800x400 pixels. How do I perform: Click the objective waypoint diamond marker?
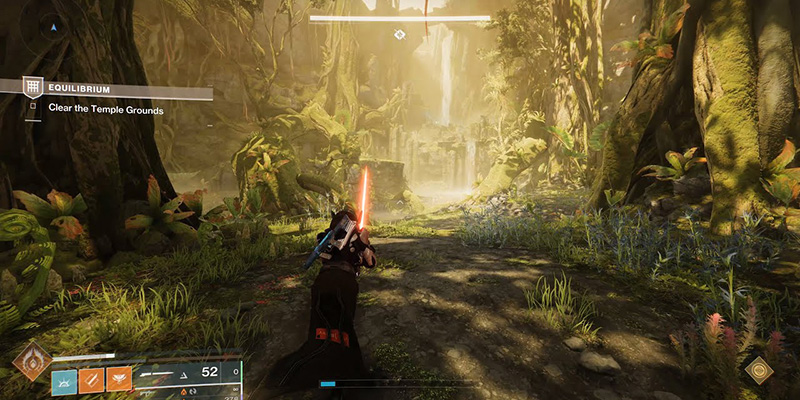[399, 35]
